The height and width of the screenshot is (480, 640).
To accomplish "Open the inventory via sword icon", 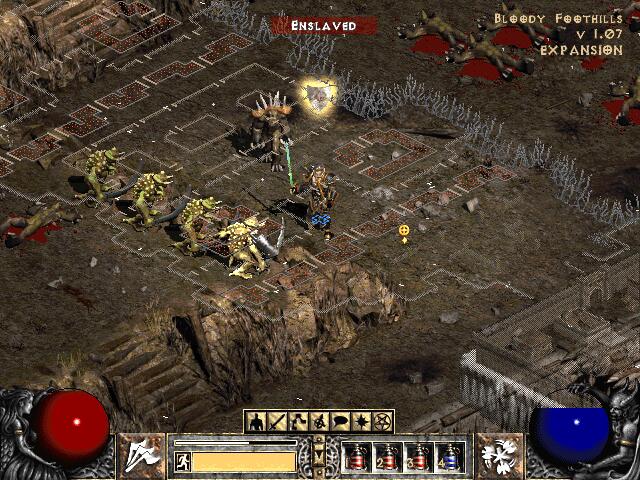I will point(277,422).
